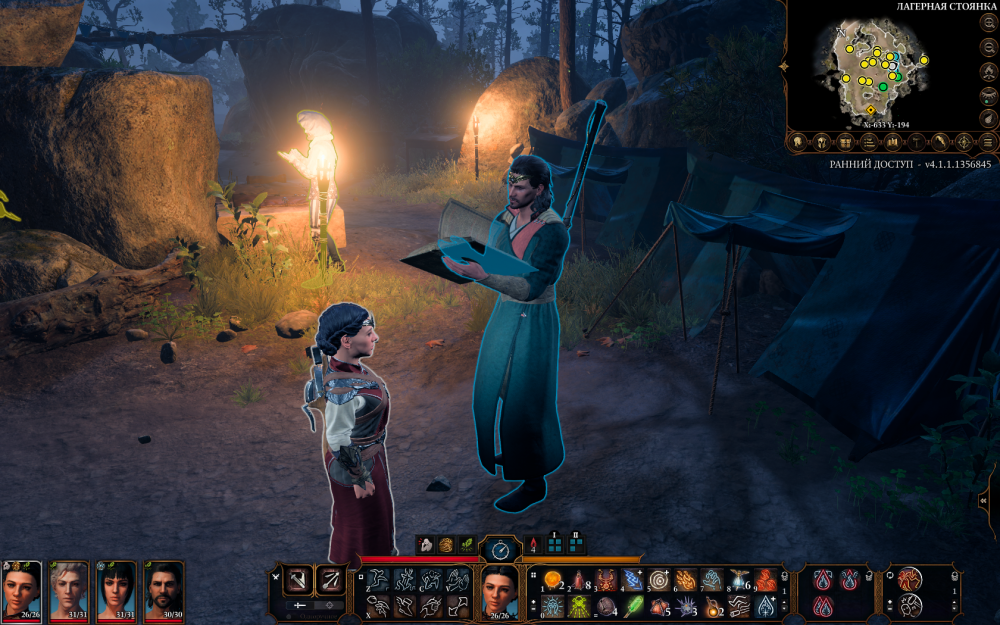Click the minimap's zoom-out magnifier button

988,47
